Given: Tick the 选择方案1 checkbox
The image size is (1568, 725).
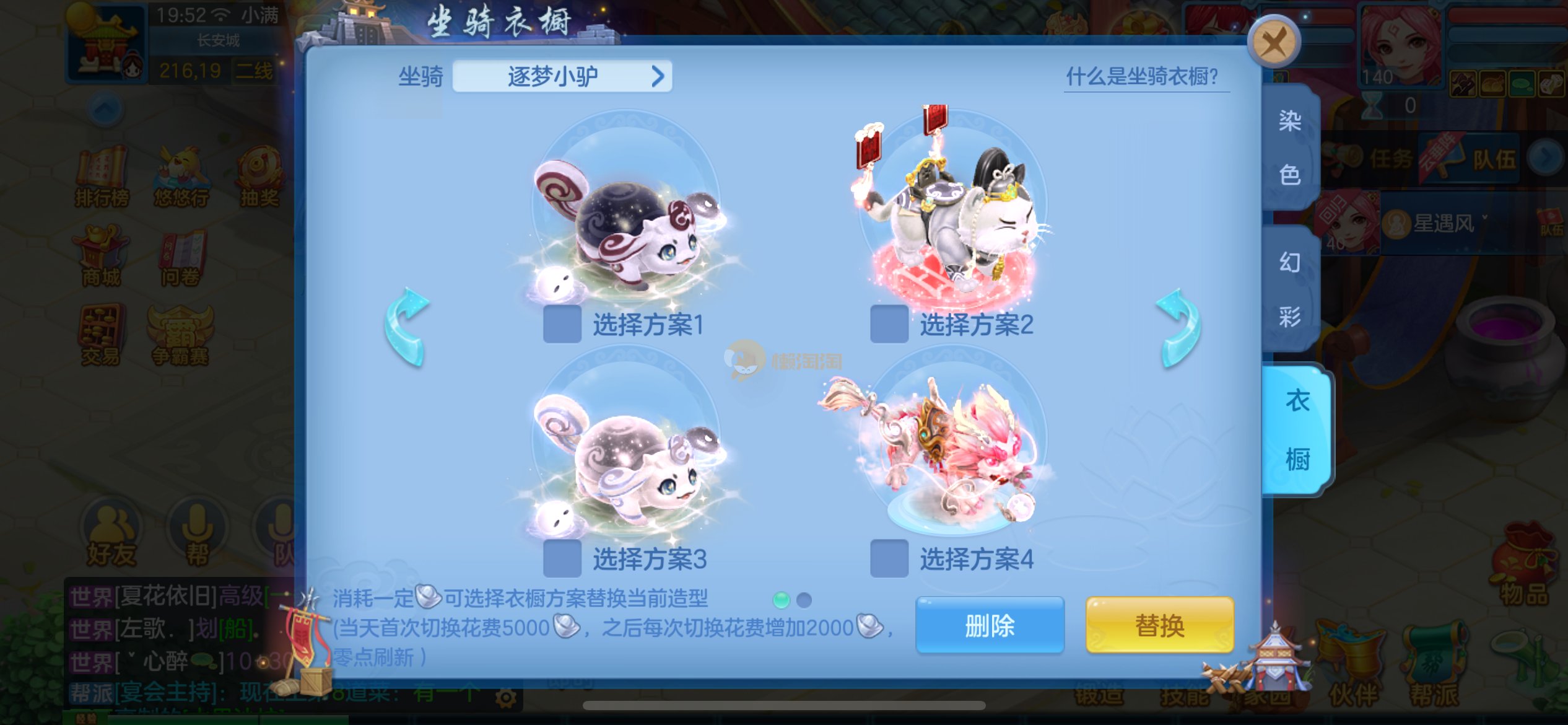Looking at the screenshot, I should [x=562, y=323].
